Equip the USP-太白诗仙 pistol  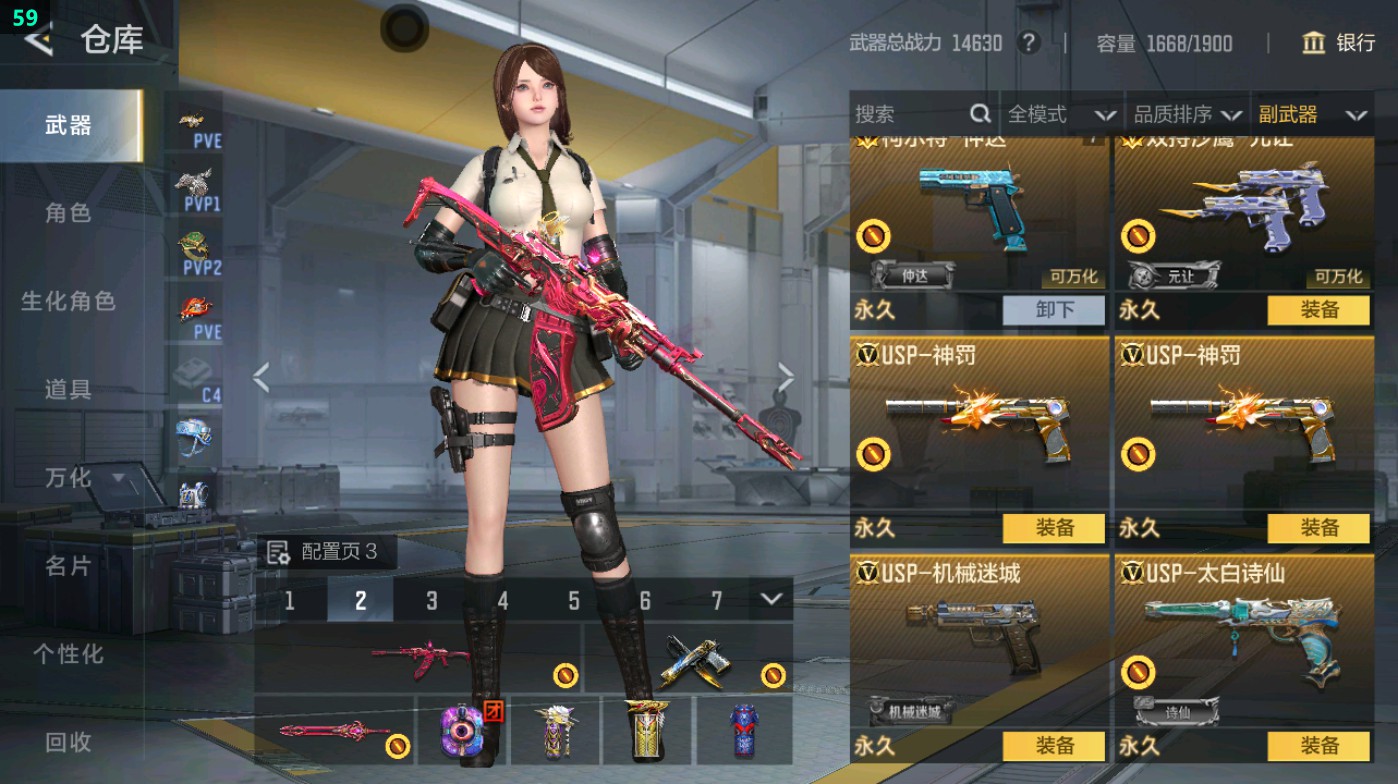(1319, 746)
